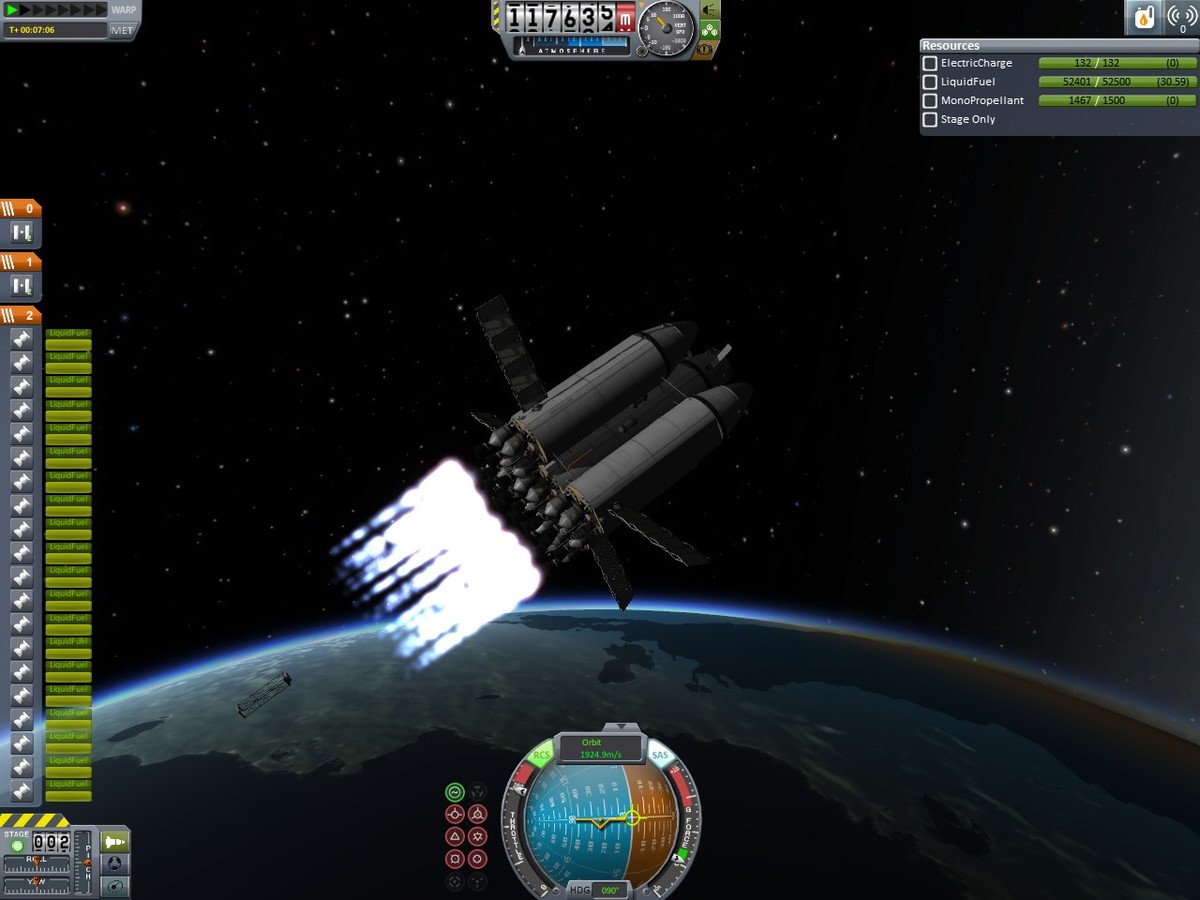
Task: Tick the LiquidFuel resource checkbox
Action: [x=930, y=82]
